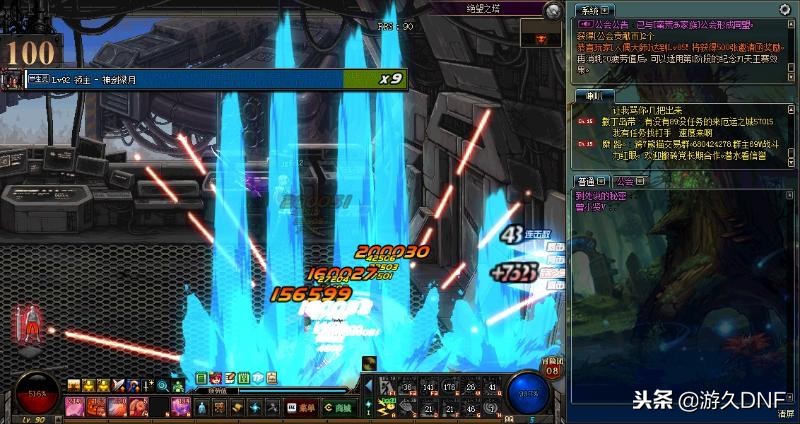Use the pink consumable in first quickslot

point(74,405)
